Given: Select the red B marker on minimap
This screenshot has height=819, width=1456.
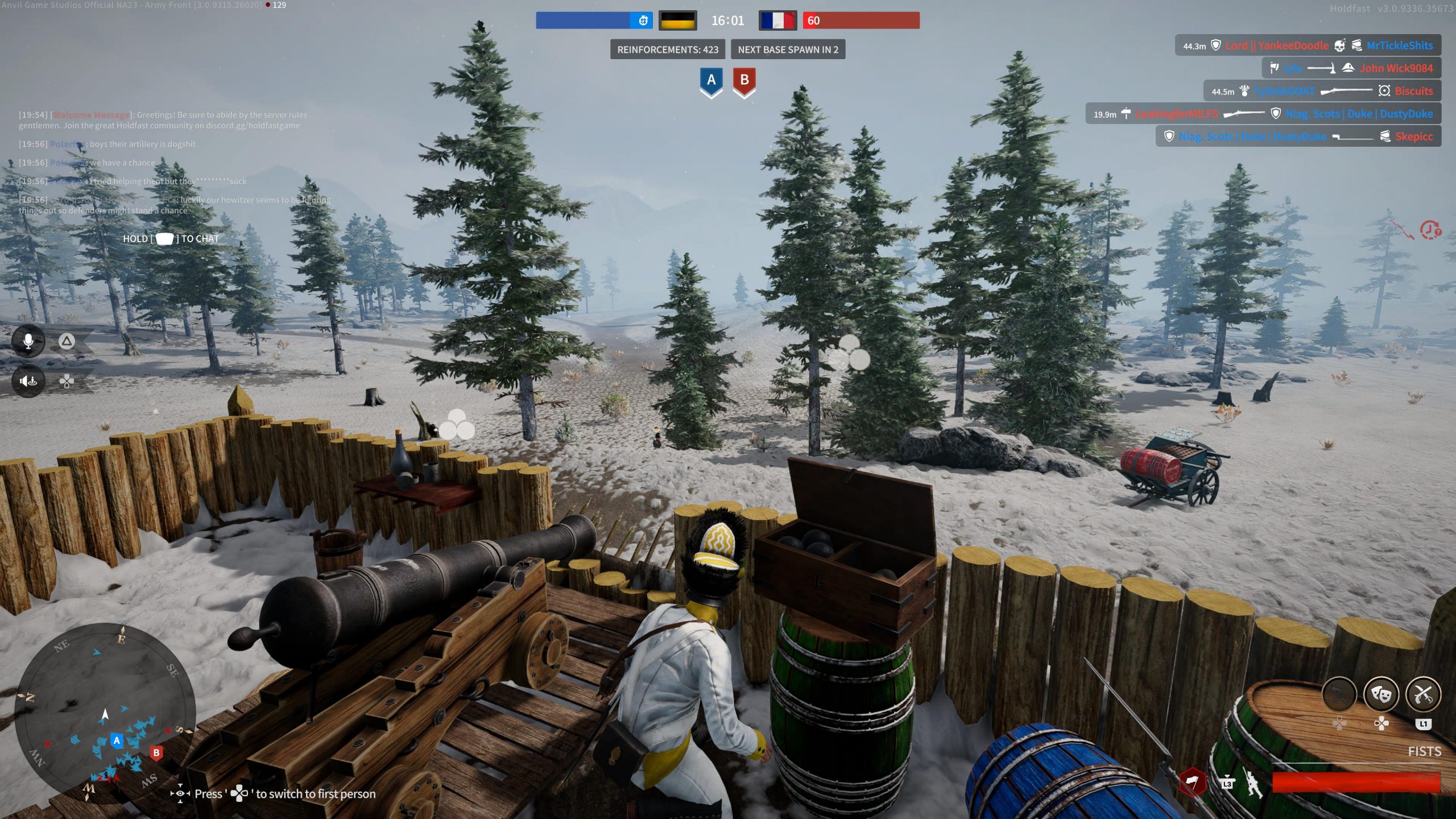Looking at the screenshot, I should 156,753.
